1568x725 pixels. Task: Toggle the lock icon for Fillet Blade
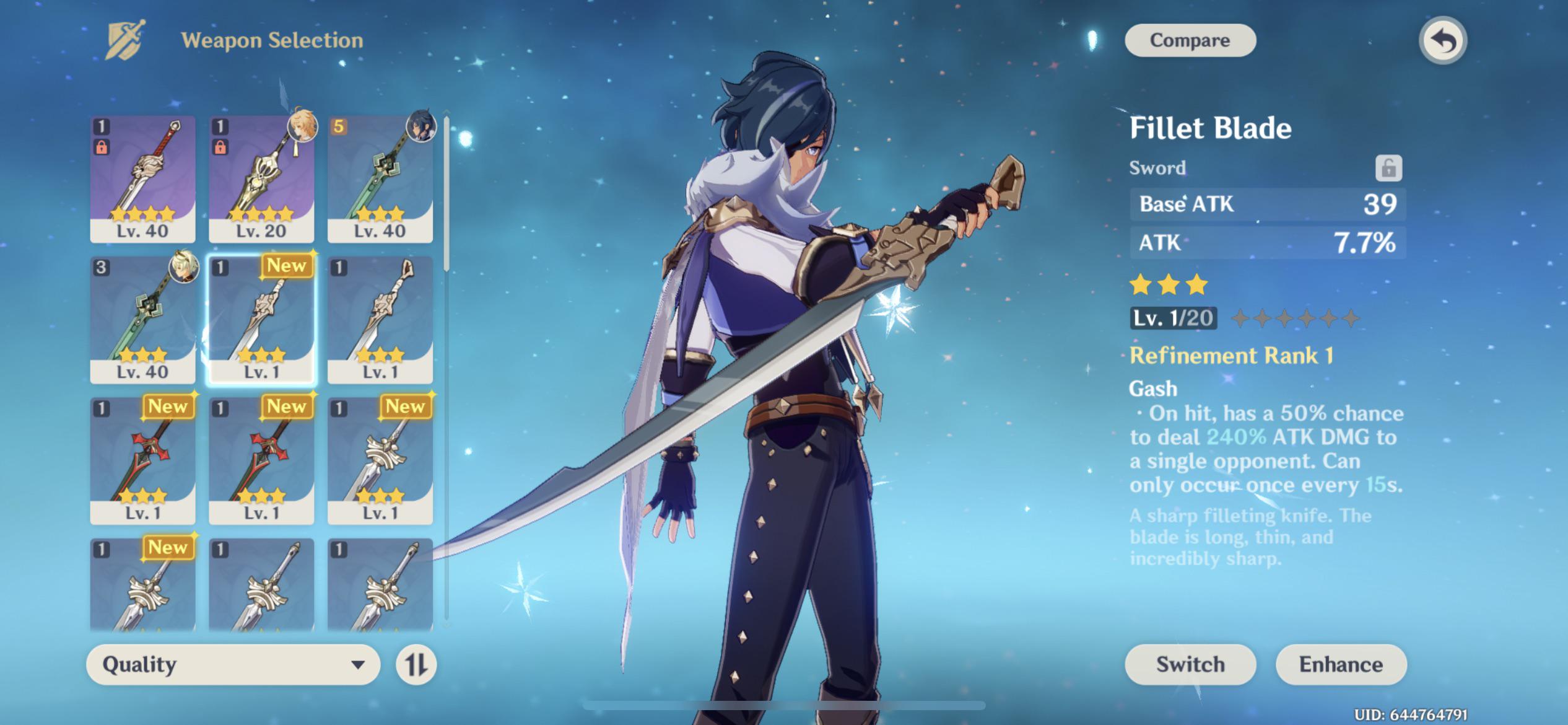pos(1388,167)
